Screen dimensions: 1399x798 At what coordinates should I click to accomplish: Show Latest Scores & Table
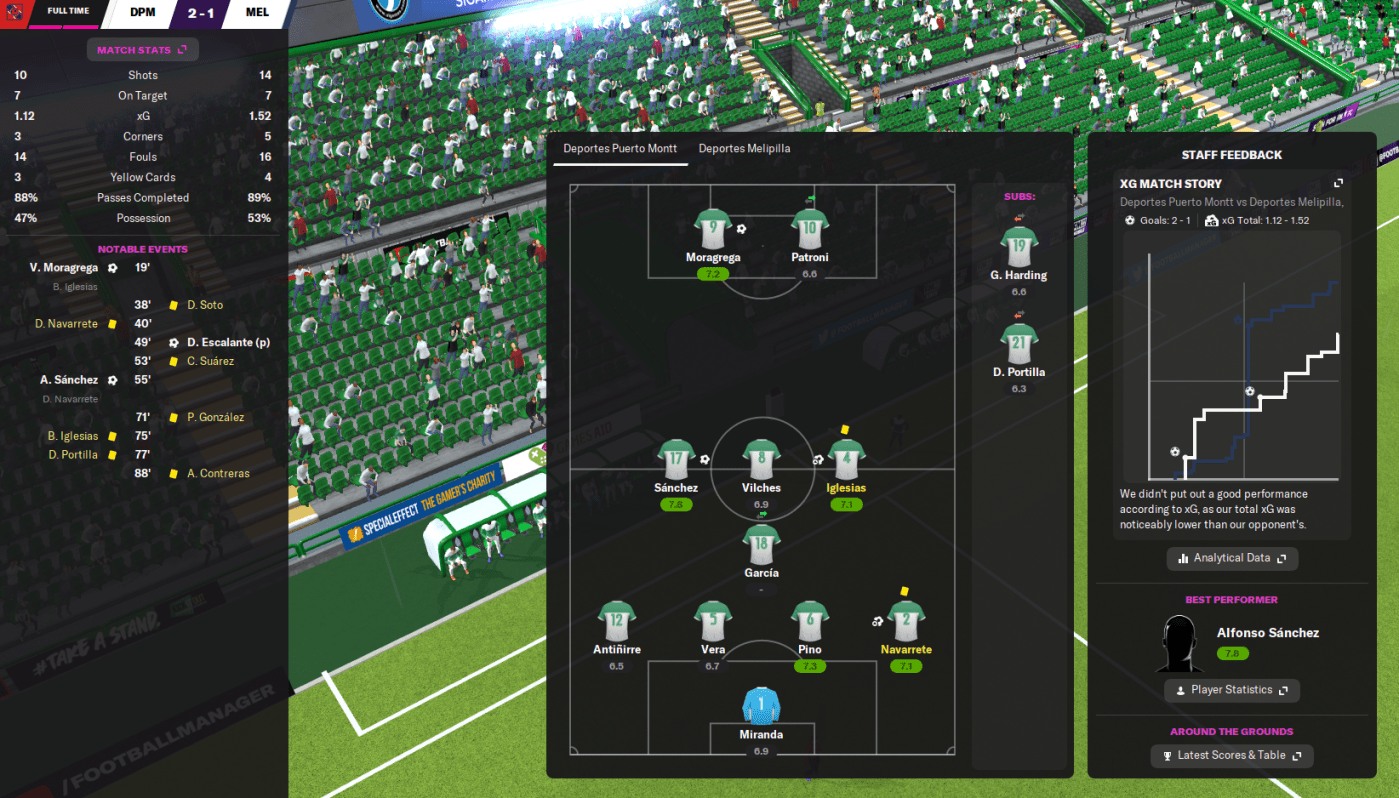(1232, 755)
